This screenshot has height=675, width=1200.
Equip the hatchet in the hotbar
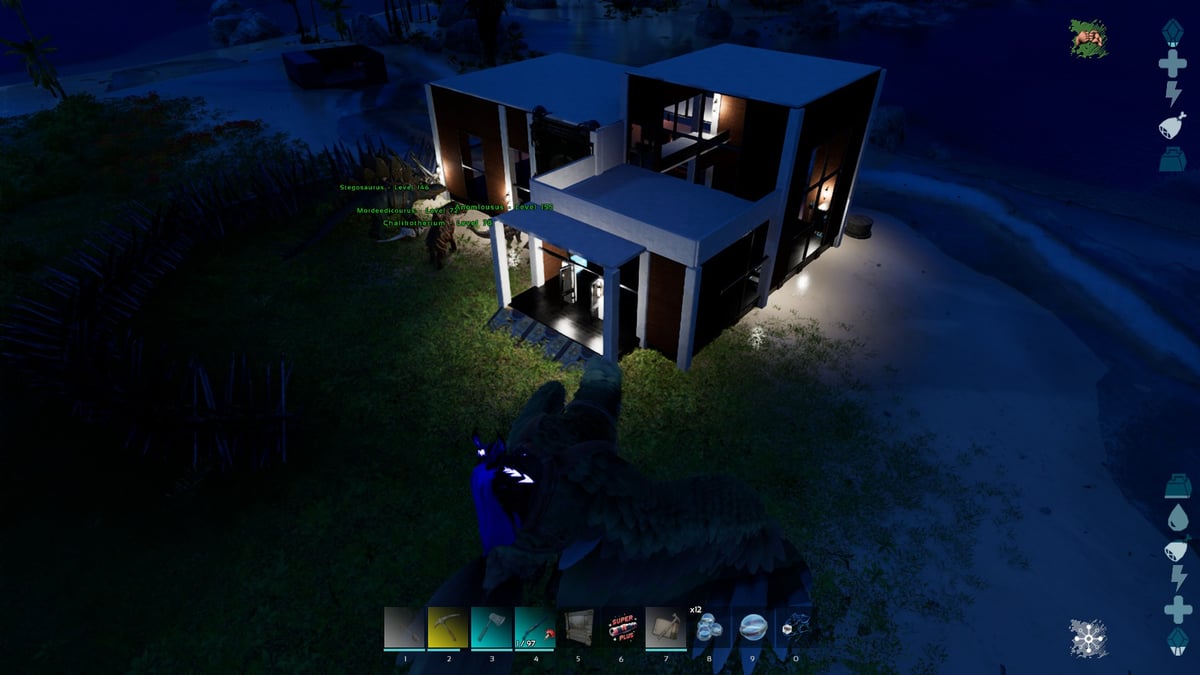point(491,627)
